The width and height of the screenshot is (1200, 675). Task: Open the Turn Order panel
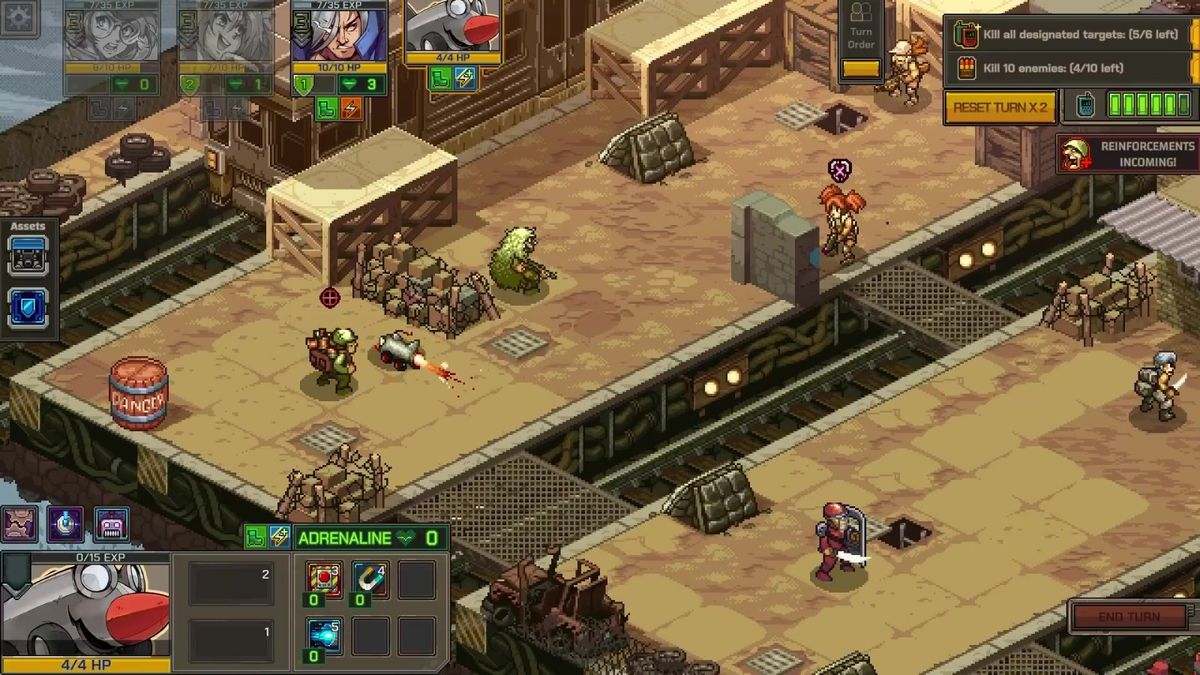click(x=861, y=40)
